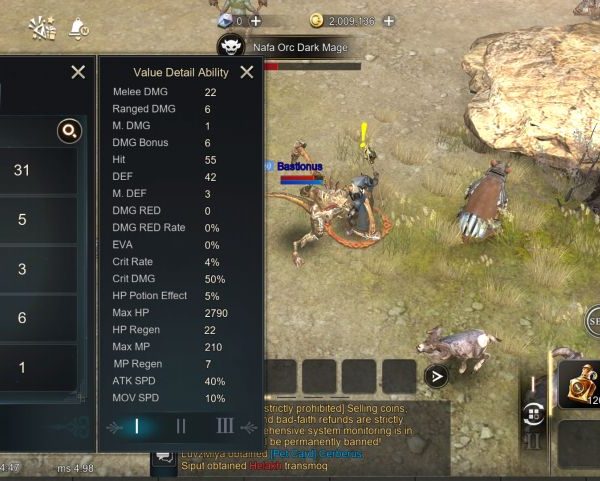Add more gold coins with plus
The width and height of the screenshot is (600, 481).
coord(388,20)
